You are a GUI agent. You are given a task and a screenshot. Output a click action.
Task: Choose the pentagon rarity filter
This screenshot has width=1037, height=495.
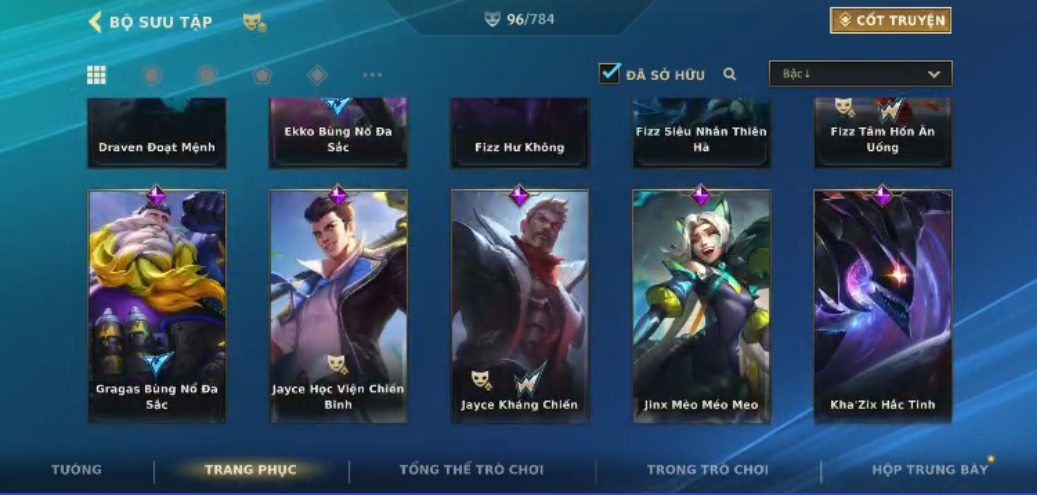tap(262, 75)
